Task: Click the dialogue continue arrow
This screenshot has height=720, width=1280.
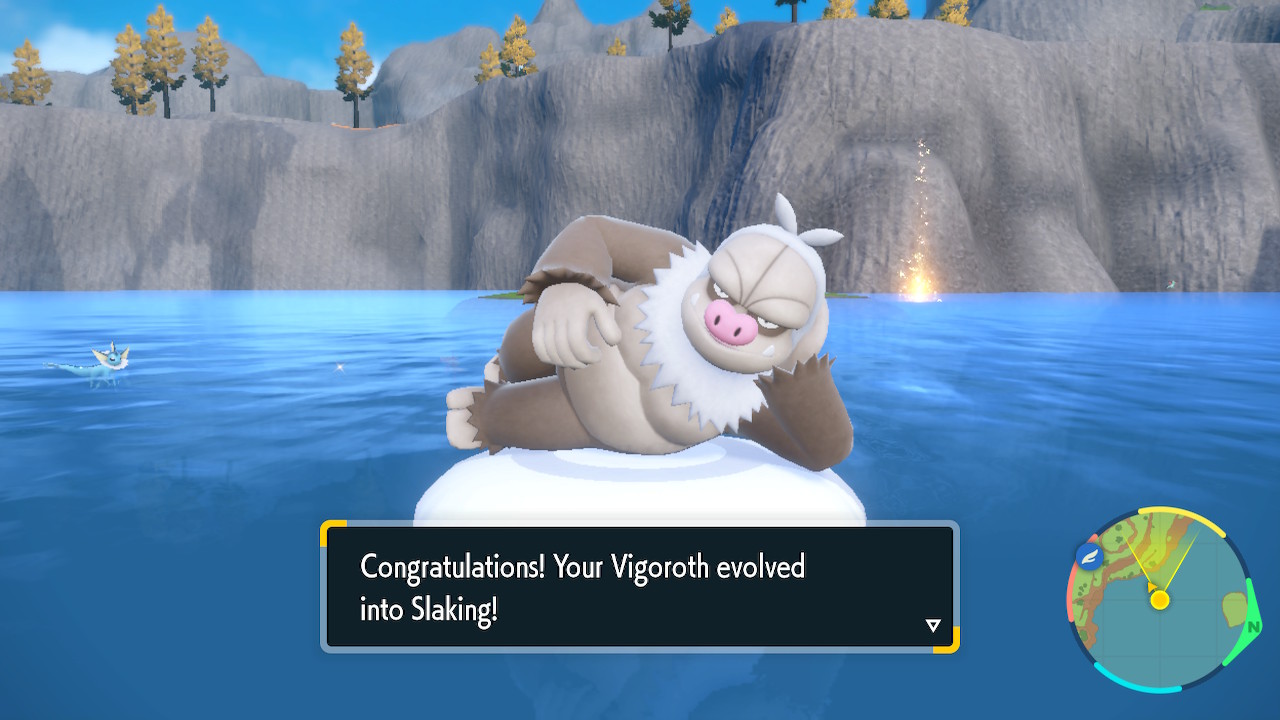Action: [933, 625]
